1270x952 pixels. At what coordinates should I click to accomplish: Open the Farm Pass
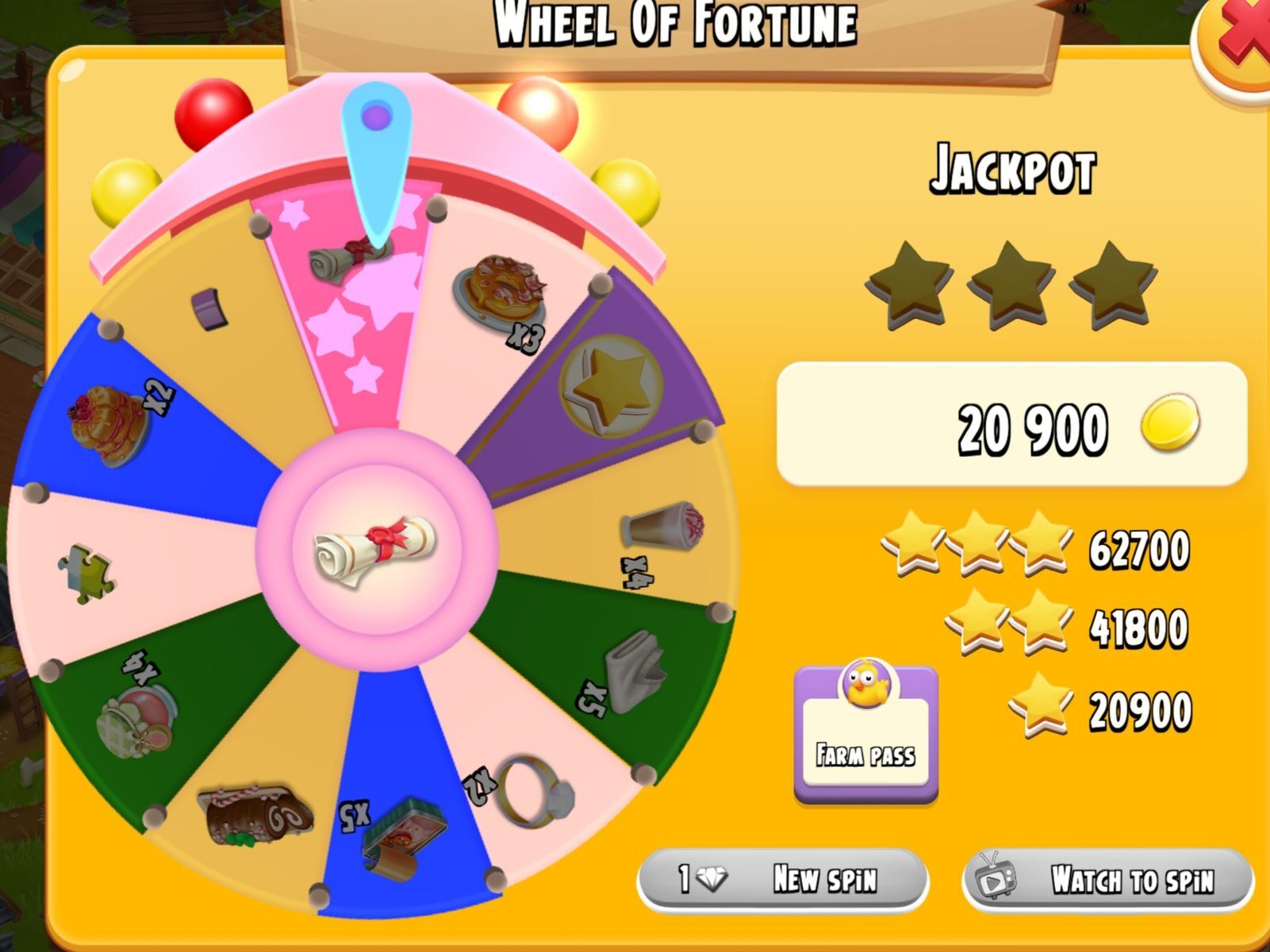click(865, 732)
